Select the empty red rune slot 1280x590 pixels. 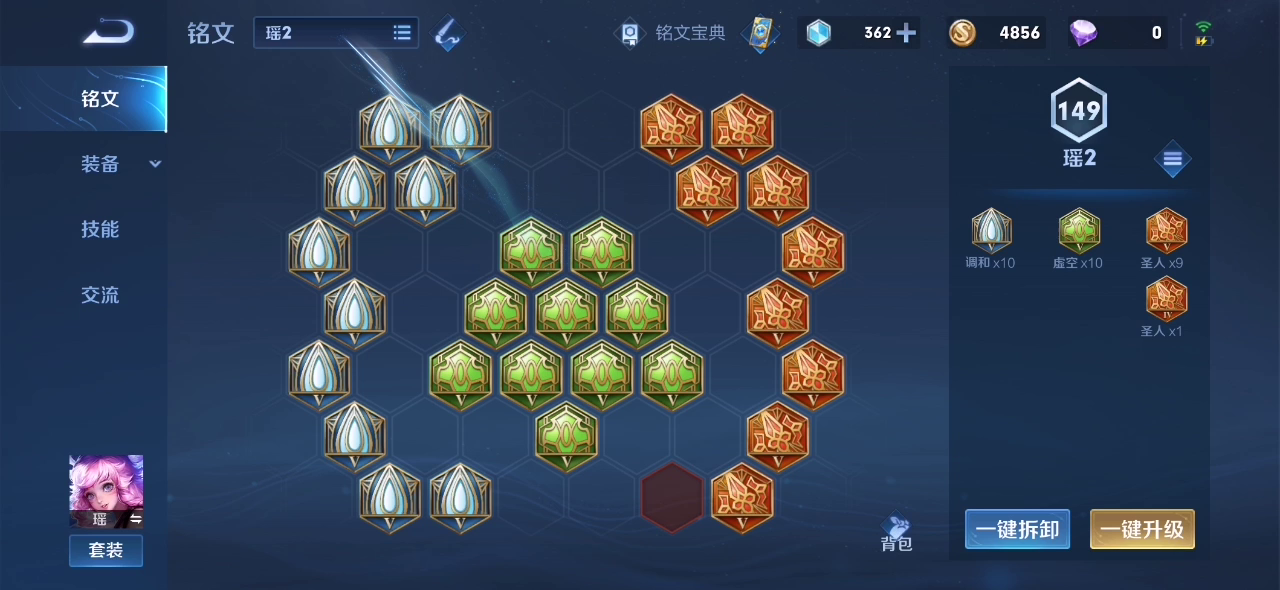point(672,497)
